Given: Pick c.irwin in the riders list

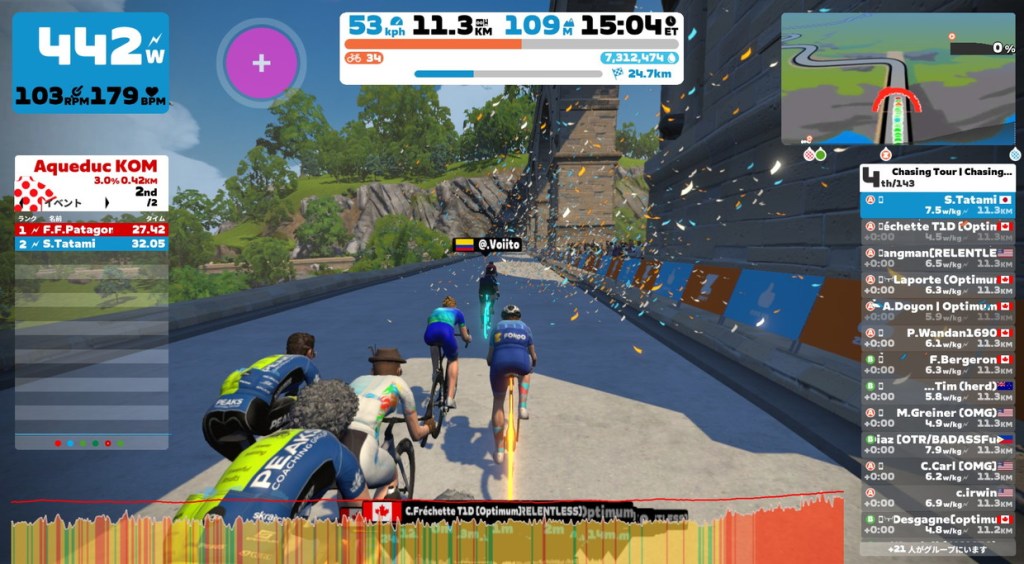Looking at the screenshot, I should [938, 497].
